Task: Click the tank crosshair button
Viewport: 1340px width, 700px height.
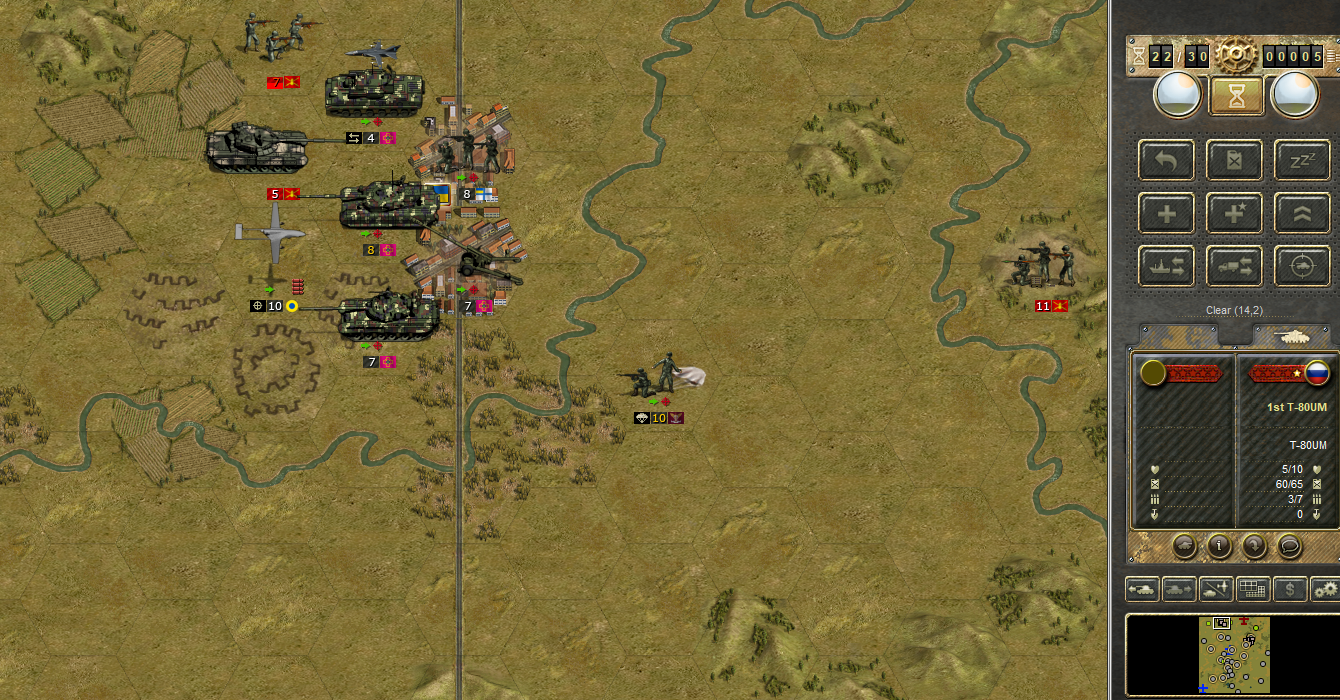Action: click(1301, 266)
